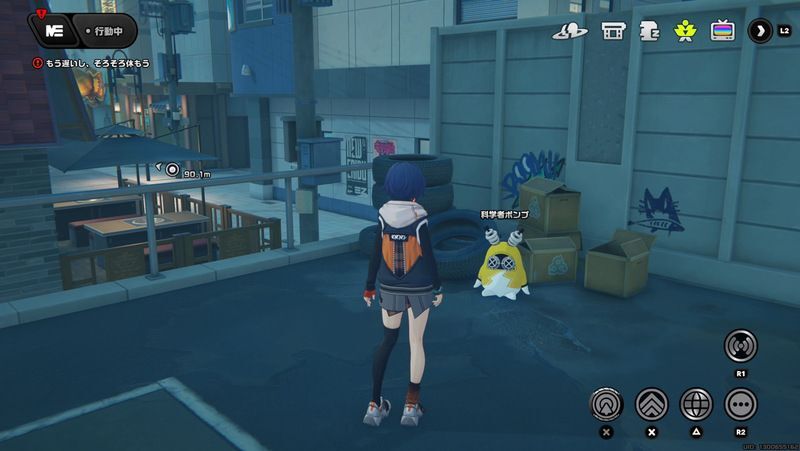Open the sleeping face icon
The width and height of the screenshot is (800, 451).
point(649,31)
